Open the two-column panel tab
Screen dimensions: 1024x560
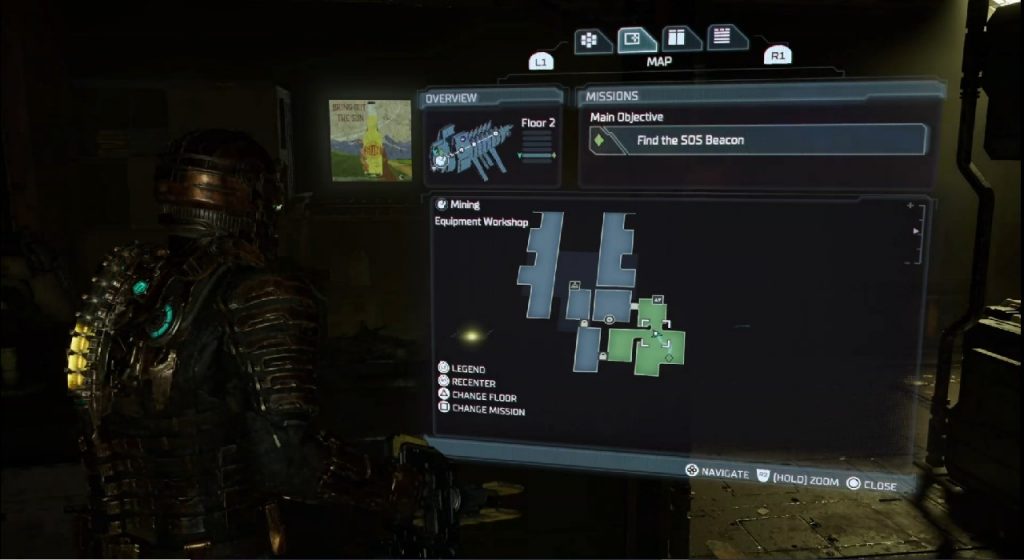682,39
